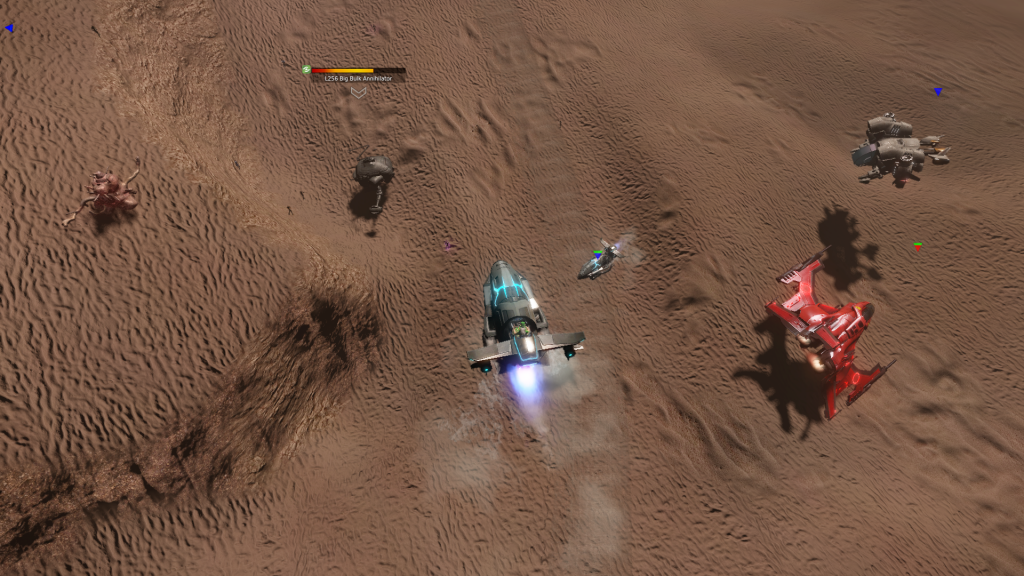
Task: Expand the chevron under the Annihilator nameplate
Action: click(358, 92)
